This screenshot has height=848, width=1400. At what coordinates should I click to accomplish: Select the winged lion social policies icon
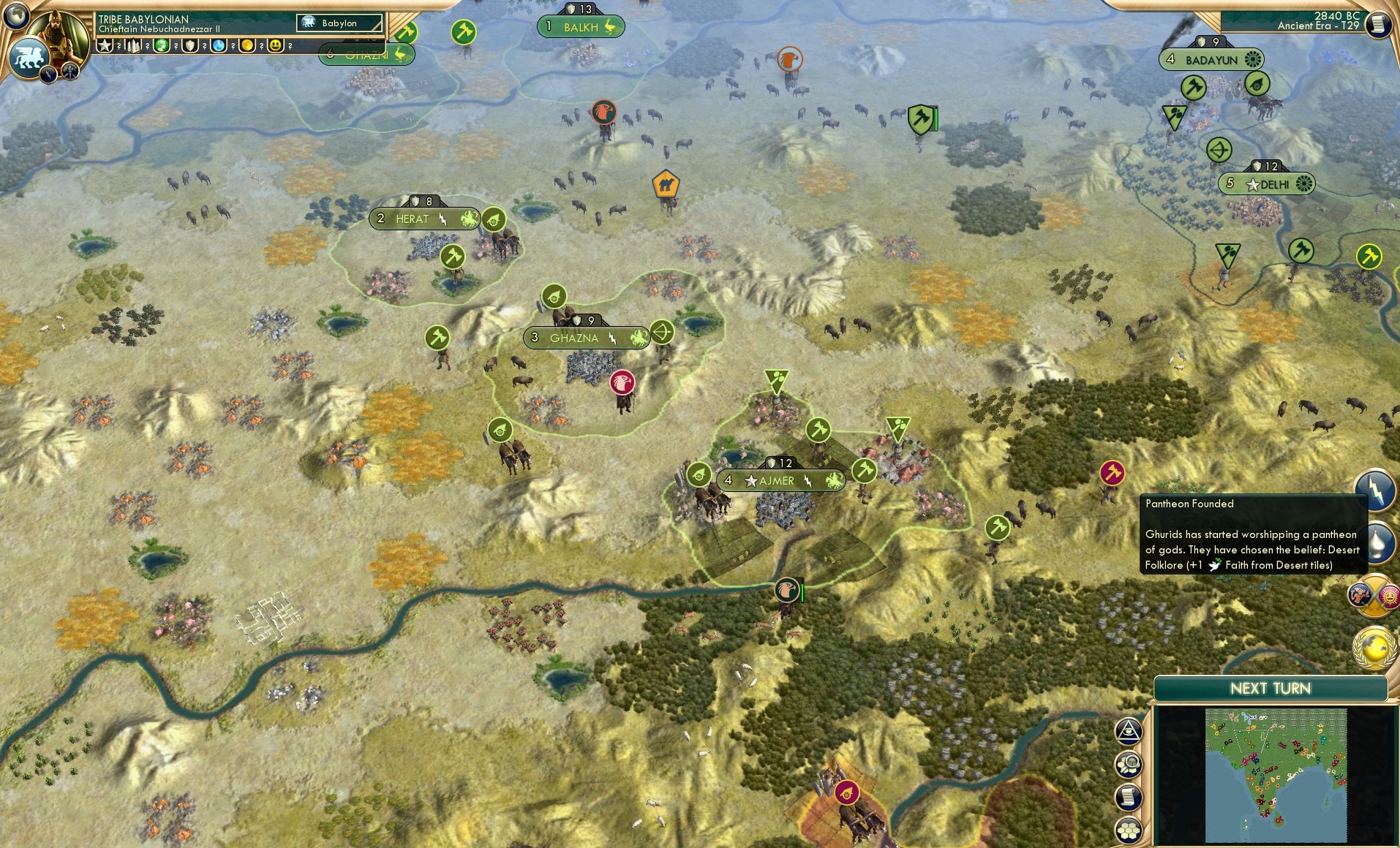(29, 57)
